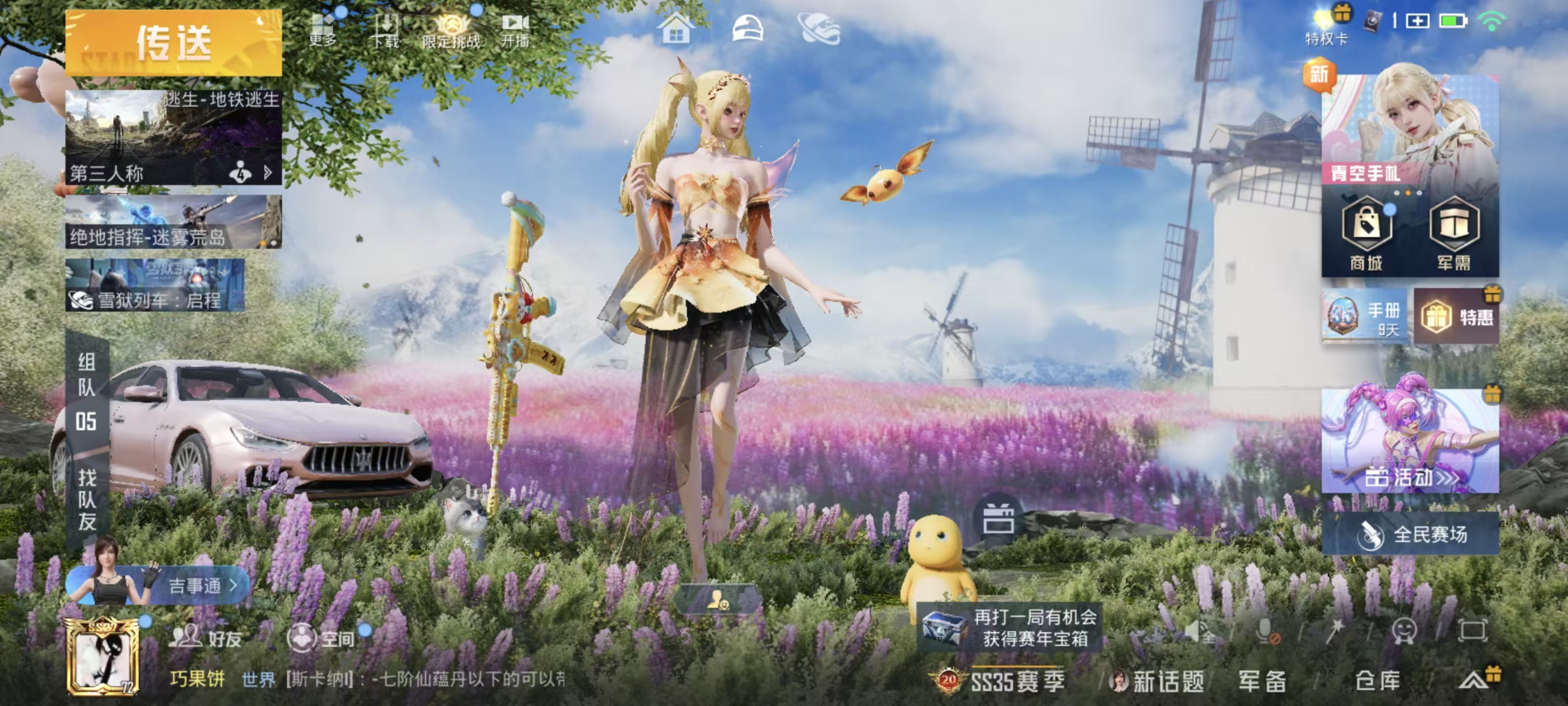Toggle the quick emote panel below the character
Screen dimensions: 1568x706
(720, 598)
